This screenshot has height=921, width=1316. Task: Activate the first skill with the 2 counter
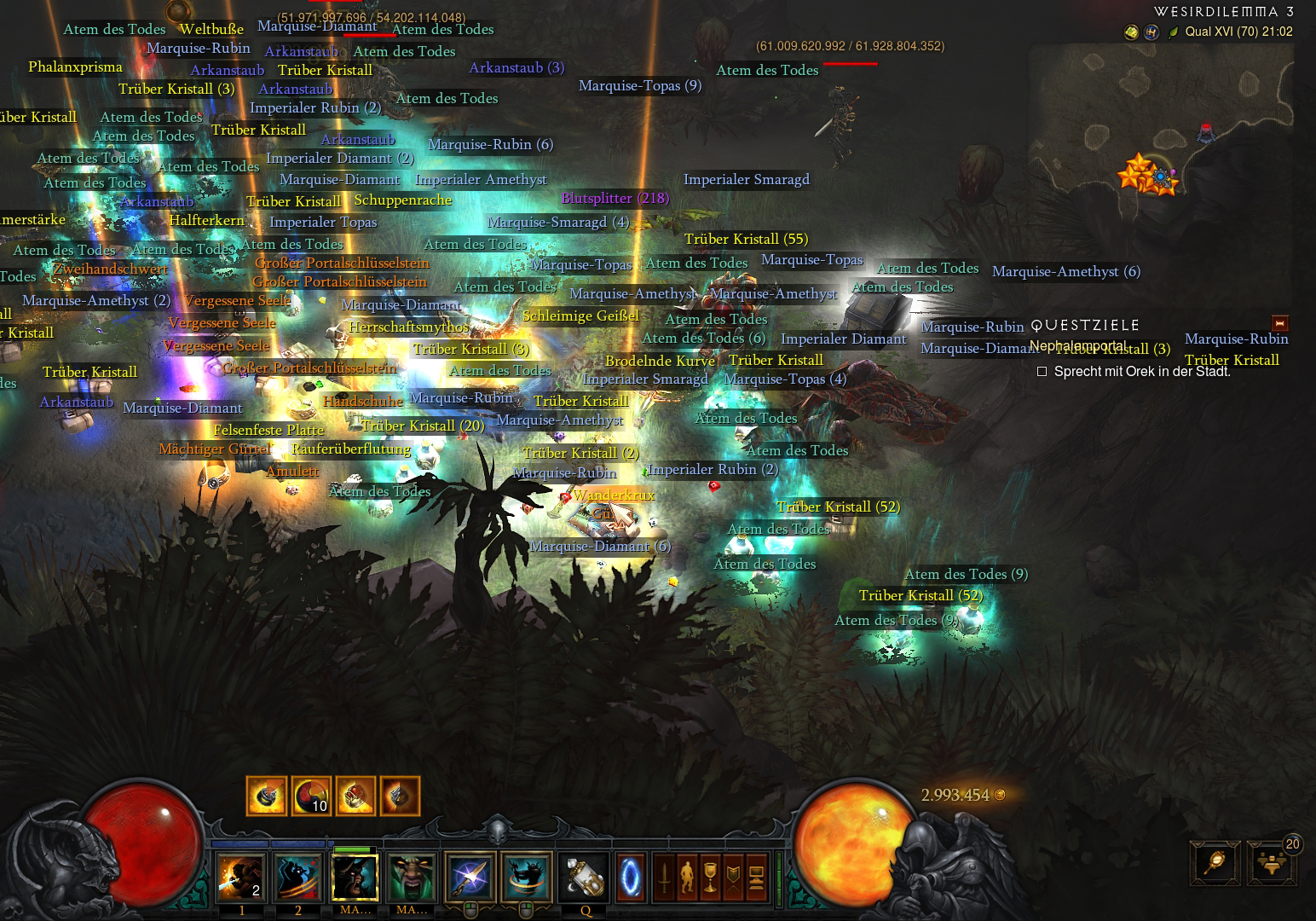click(x=241, y=876)
